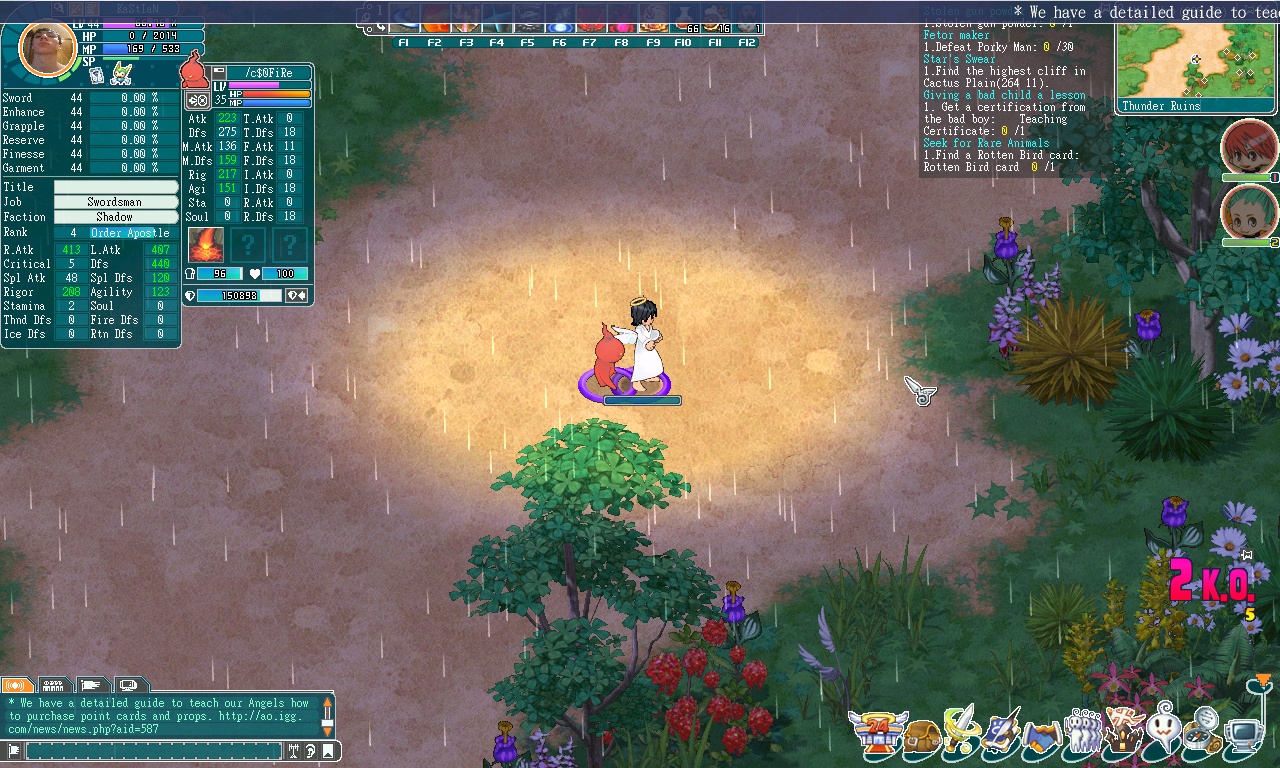Screen dimensions: 1280x768
Task: Open the brown leather bag inventory
Action: tap(921, 737)
